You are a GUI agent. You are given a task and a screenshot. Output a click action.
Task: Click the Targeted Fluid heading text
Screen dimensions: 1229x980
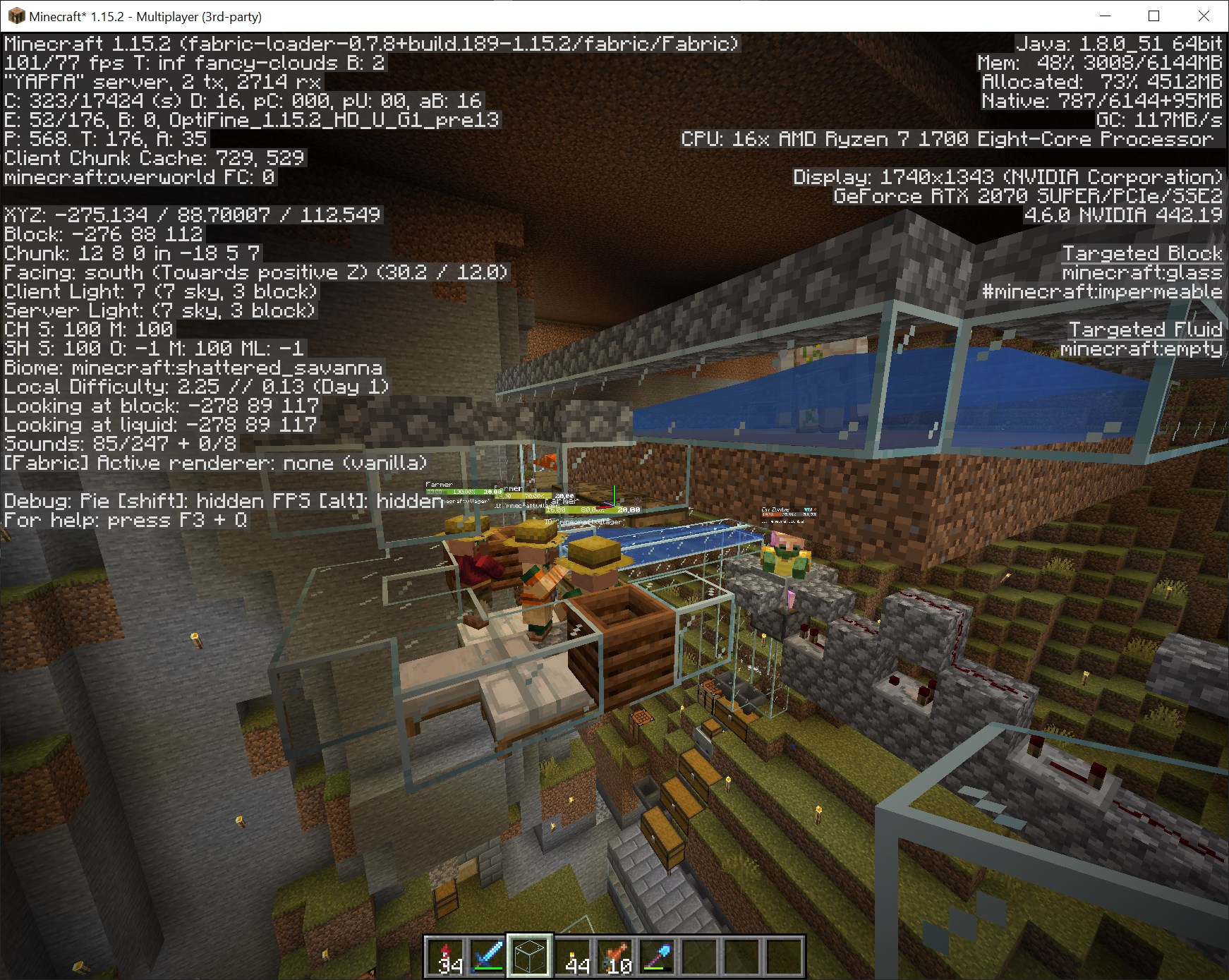pos(1144,329)
